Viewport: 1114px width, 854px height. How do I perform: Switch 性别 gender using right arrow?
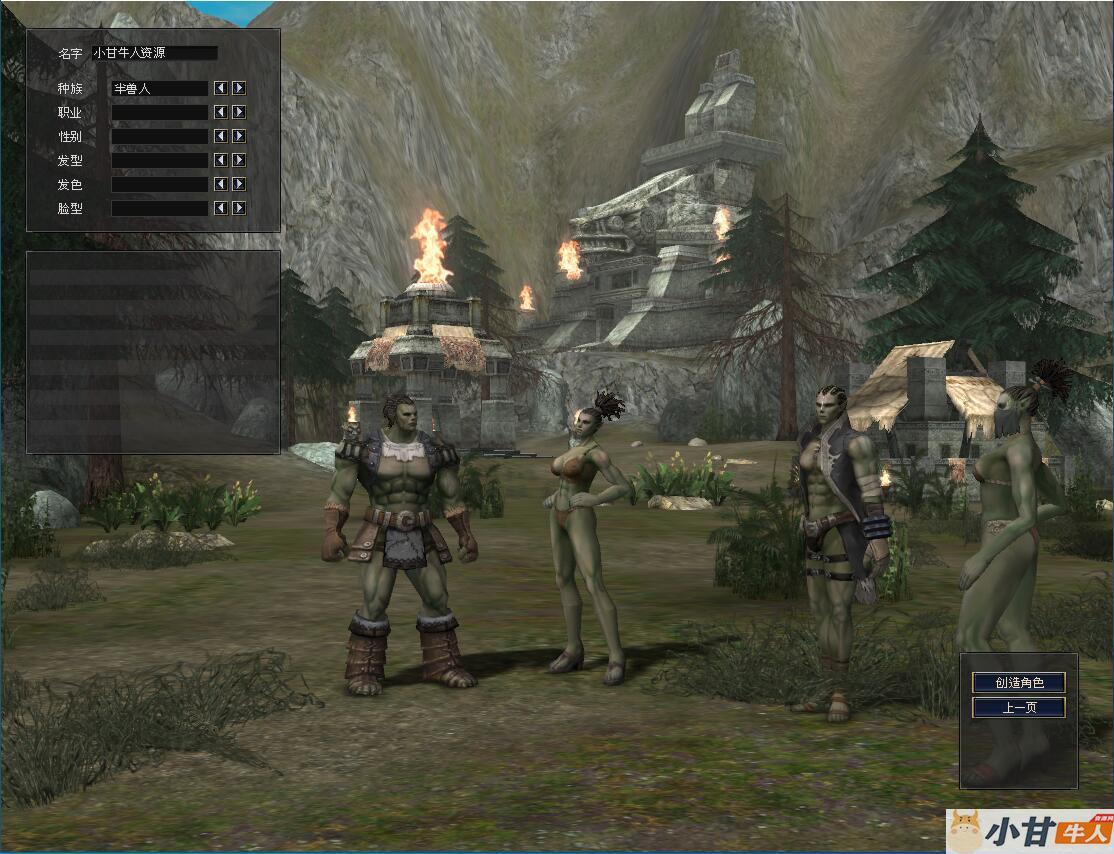[239, 136]
